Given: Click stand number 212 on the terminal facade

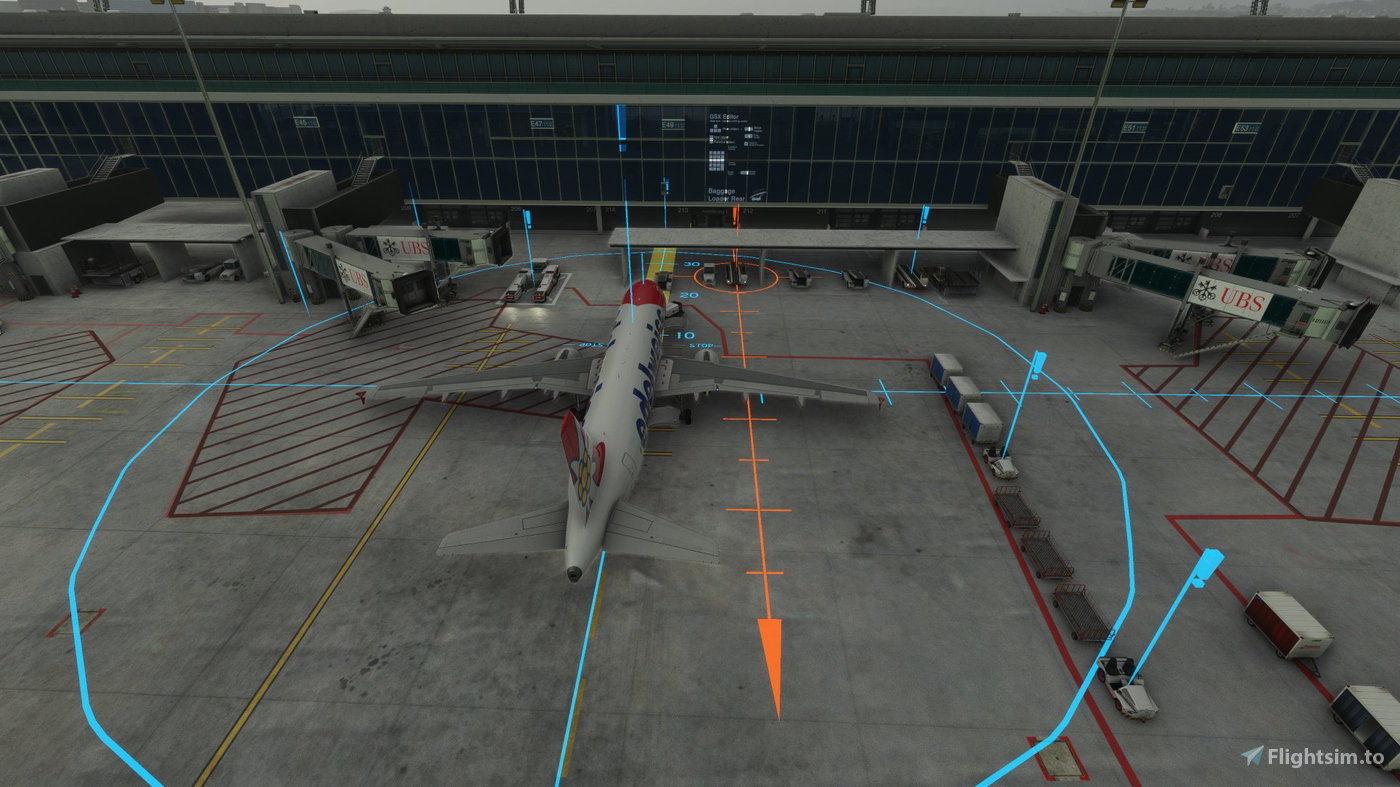Looking at the screenshot, I should [749, 210].
